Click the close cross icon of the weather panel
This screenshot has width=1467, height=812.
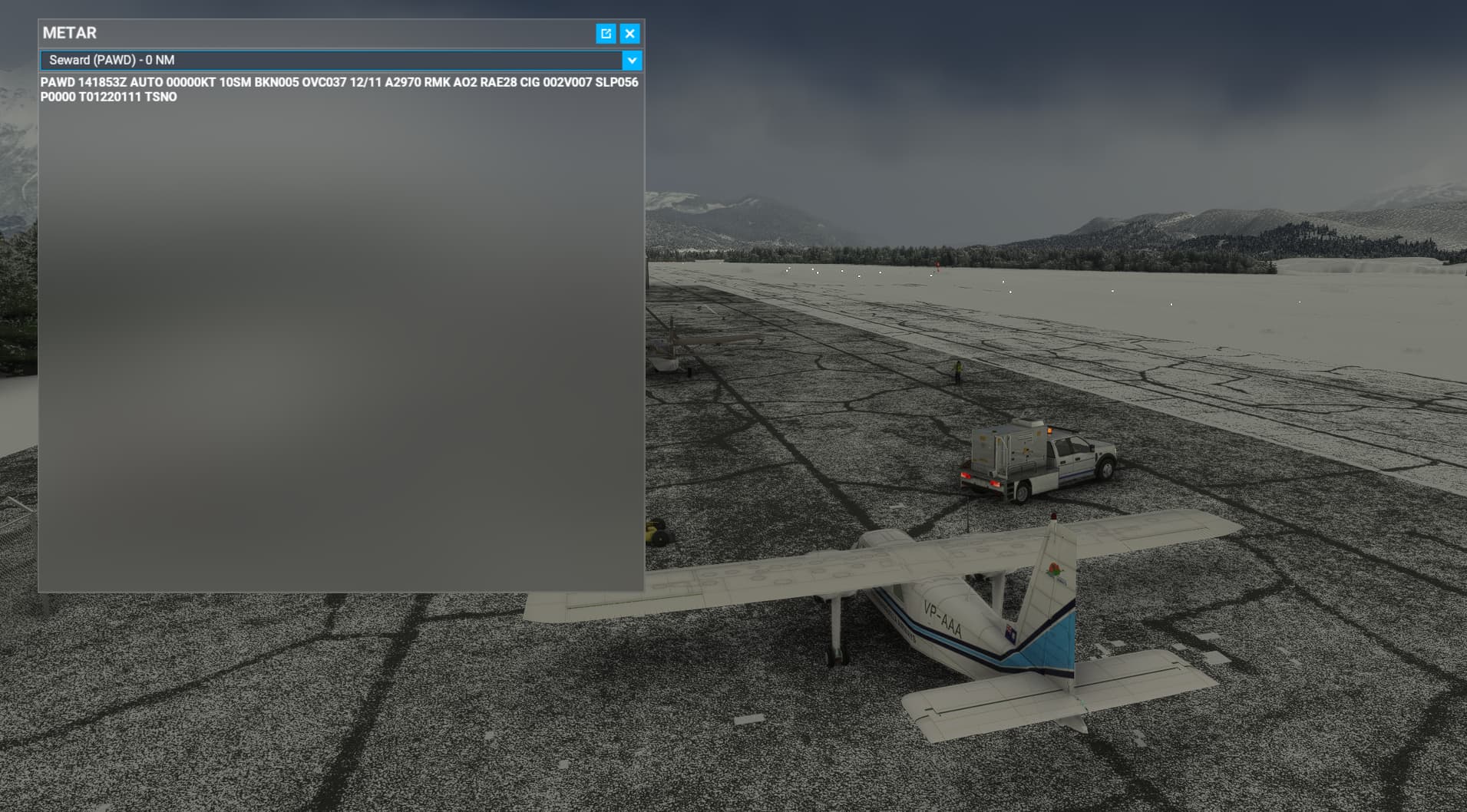click(629, 34)
